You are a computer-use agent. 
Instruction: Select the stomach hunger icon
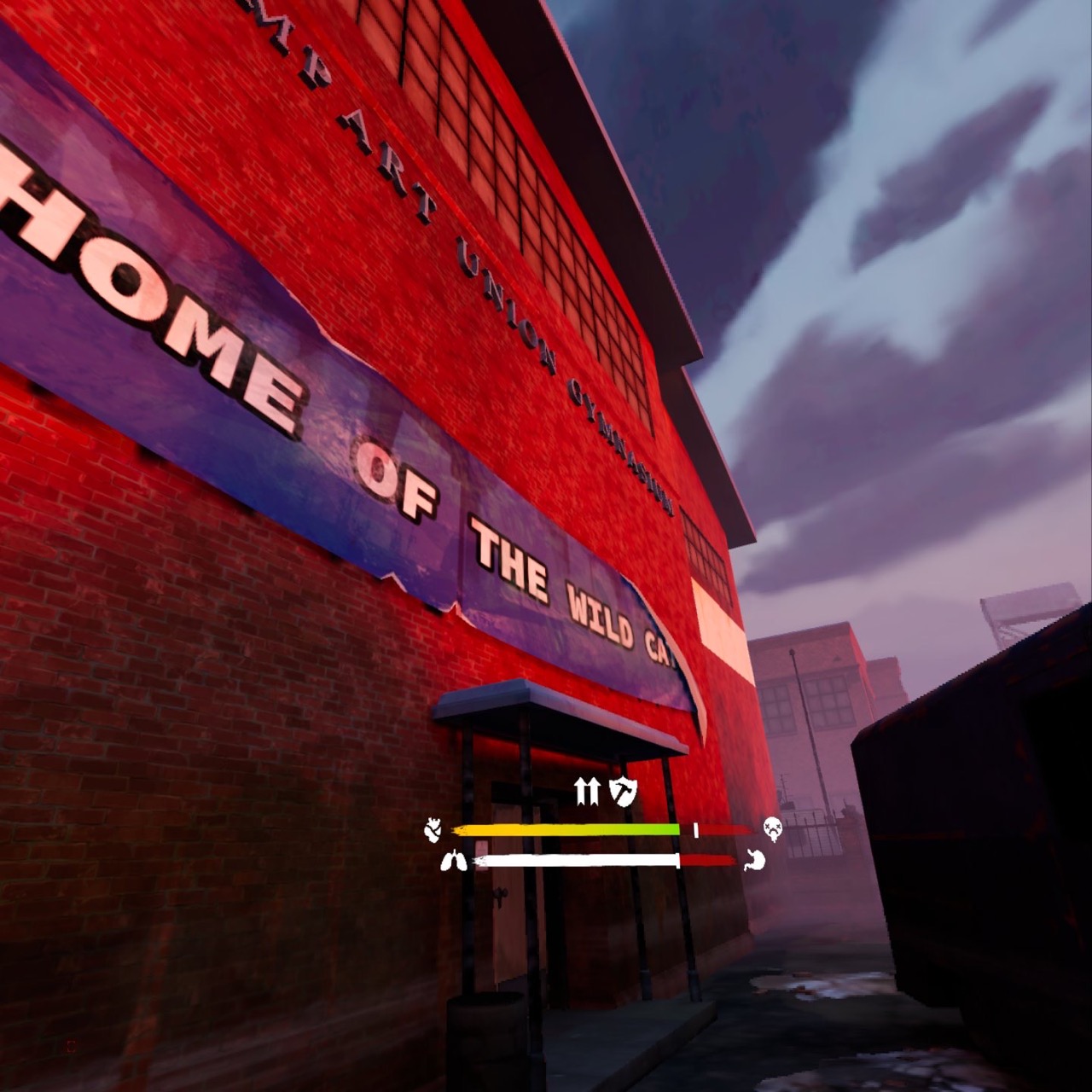pyautogui.click(x=753, y=860)
